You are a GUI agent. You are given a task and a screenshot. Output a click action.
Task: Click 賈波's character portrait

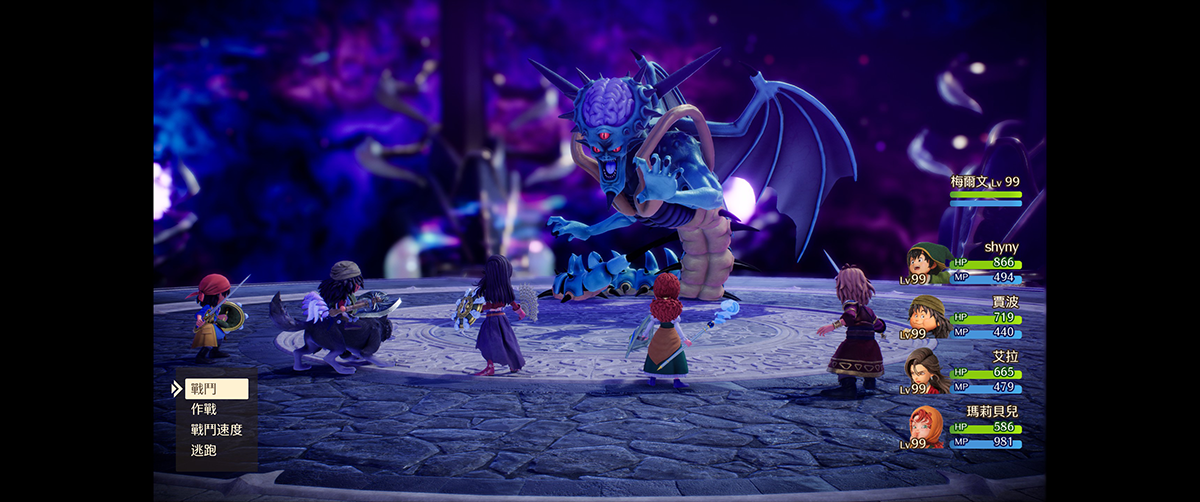[x=929, y=317]
